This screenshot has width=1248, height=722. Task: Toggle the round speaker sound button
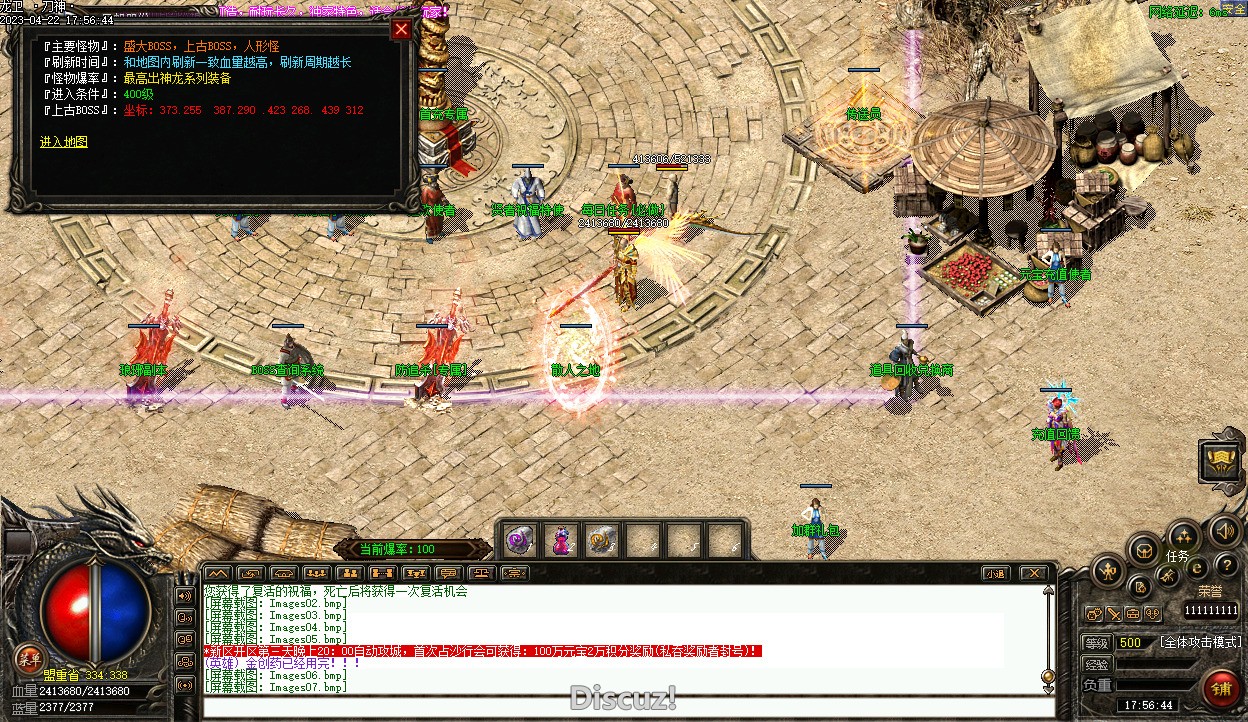click(1223, 530)
